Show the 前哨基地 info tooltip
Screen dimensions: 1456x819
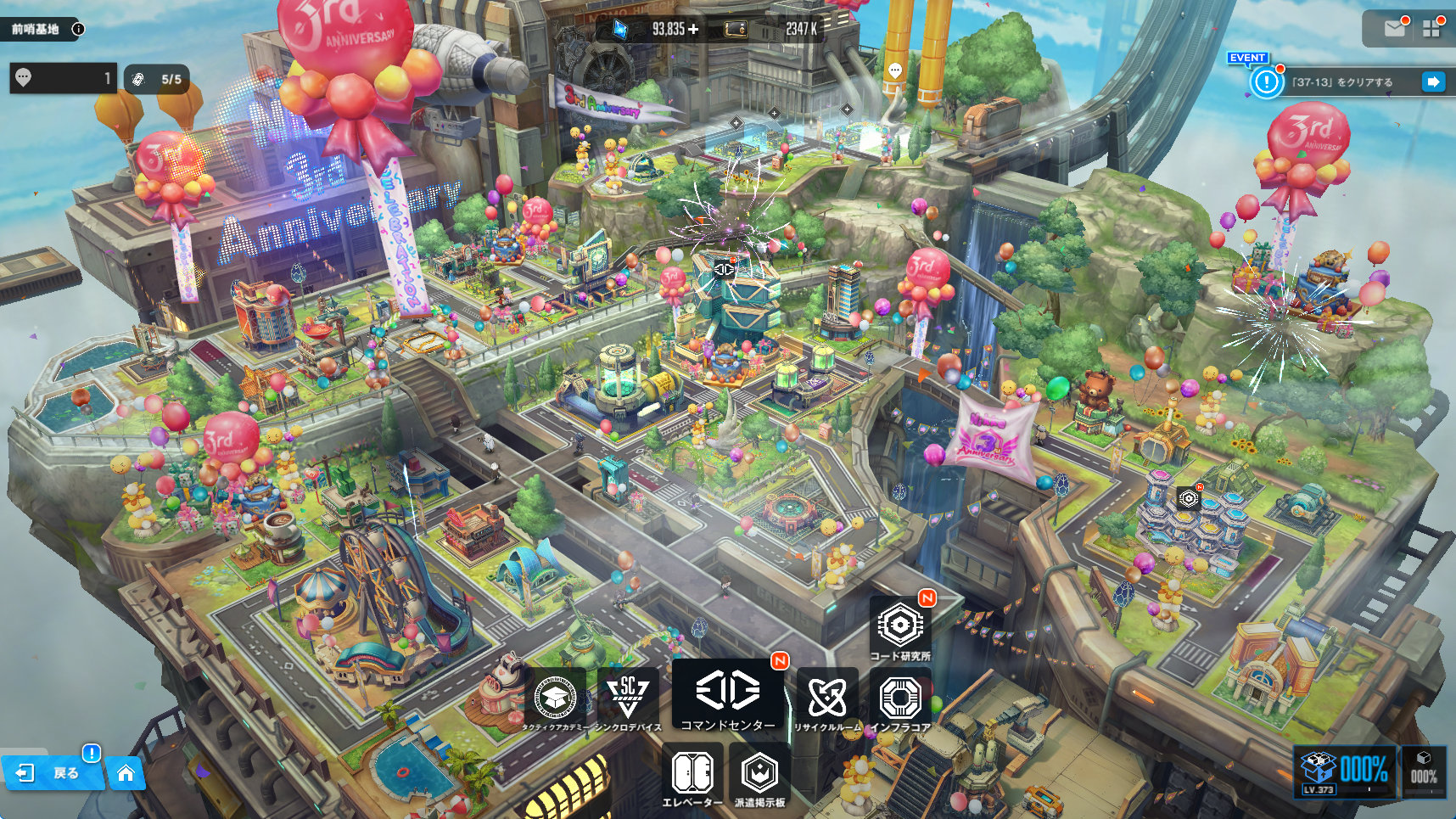[x=78, y=29]
